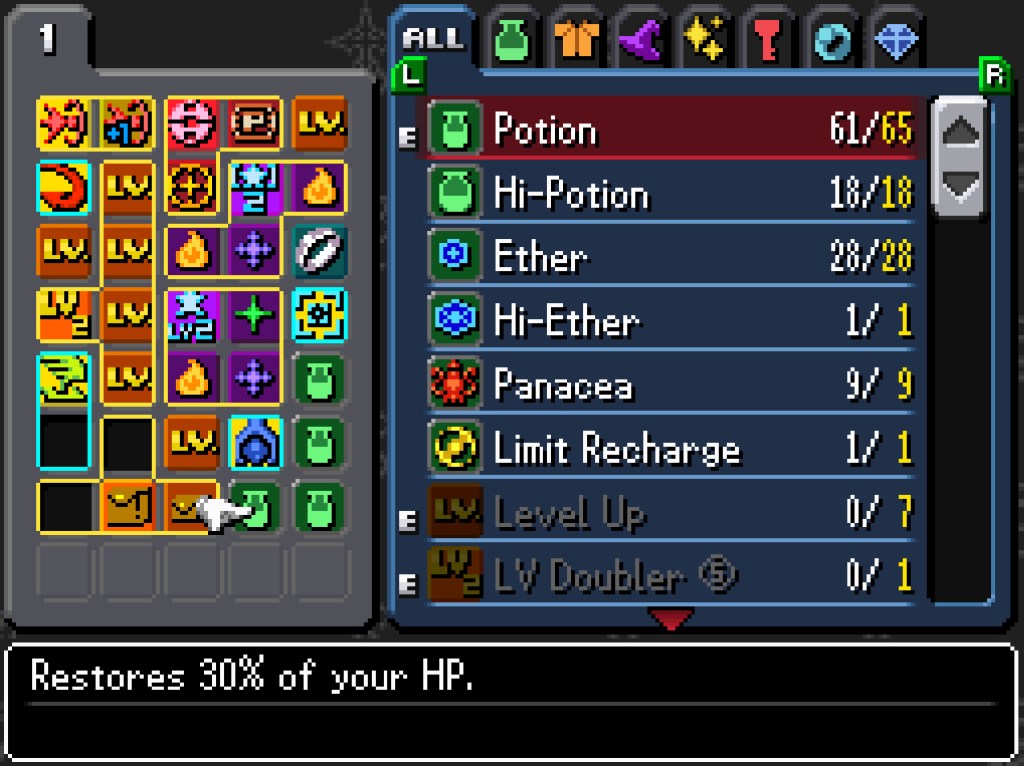Choose Hi-Potion from the item list

click(668, 193)
